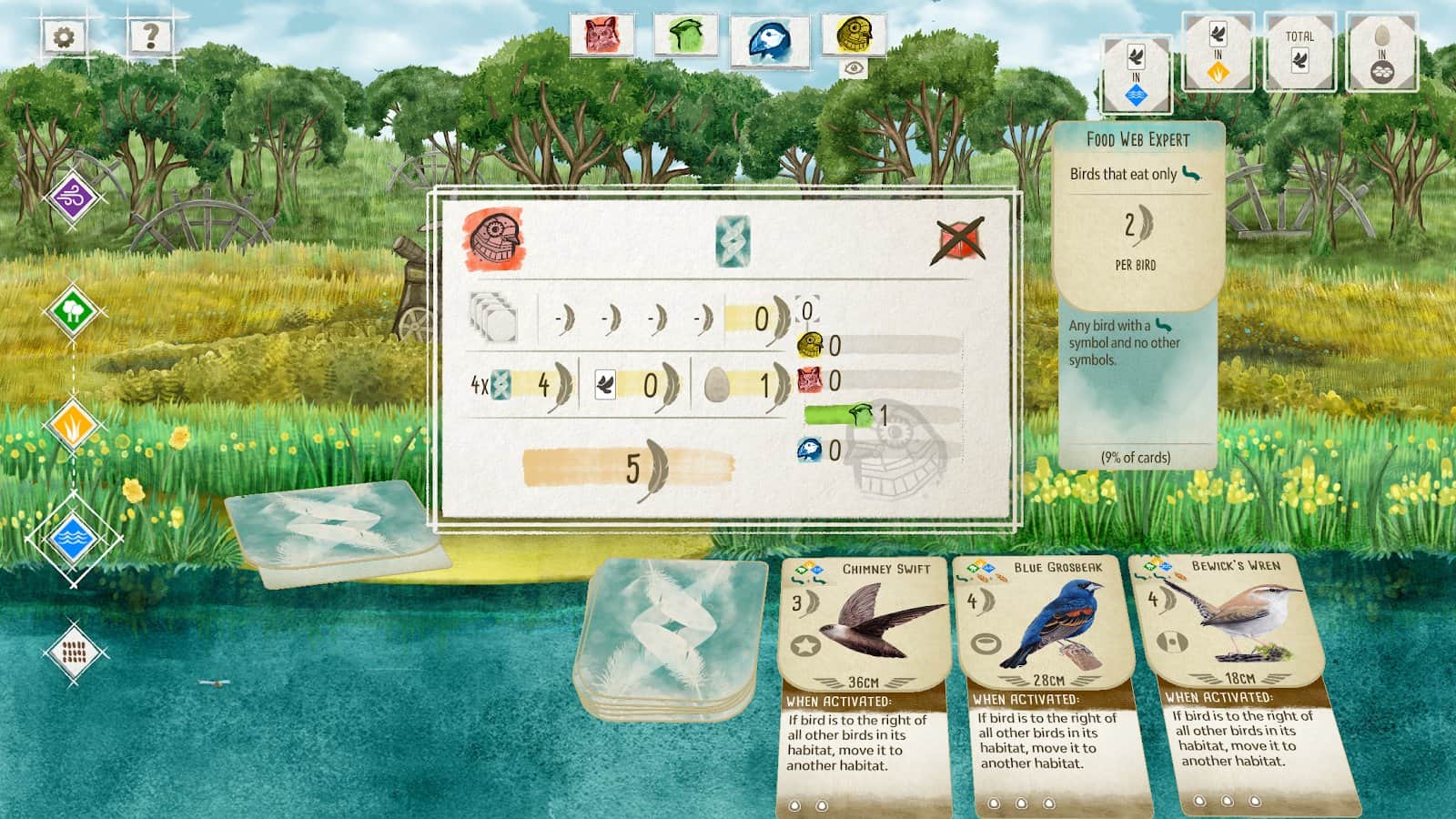
Task: Select the blue puffin player icon
Action: (770, 39)
